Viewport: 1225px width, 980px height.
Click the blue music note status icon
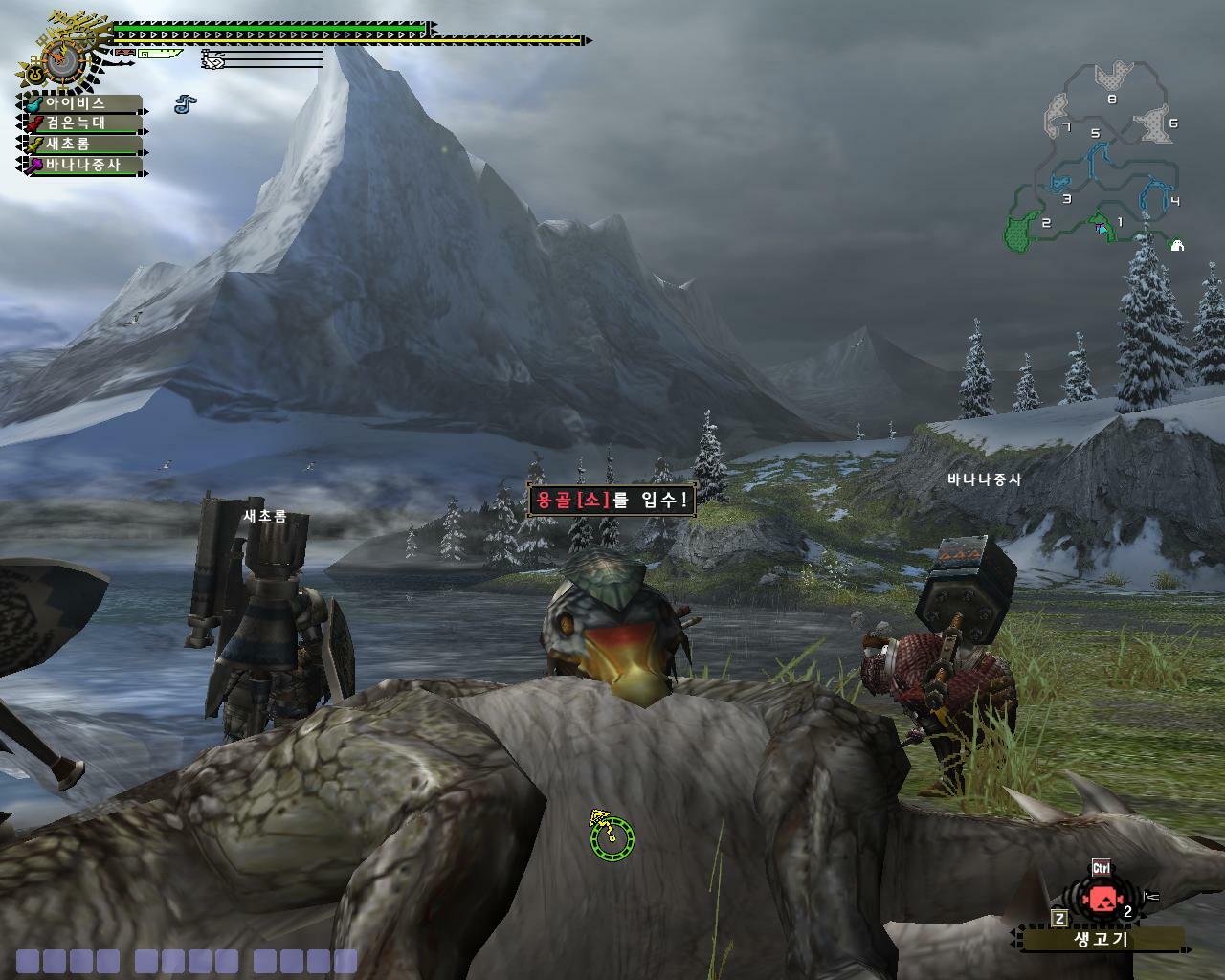[x=186, y=103]
